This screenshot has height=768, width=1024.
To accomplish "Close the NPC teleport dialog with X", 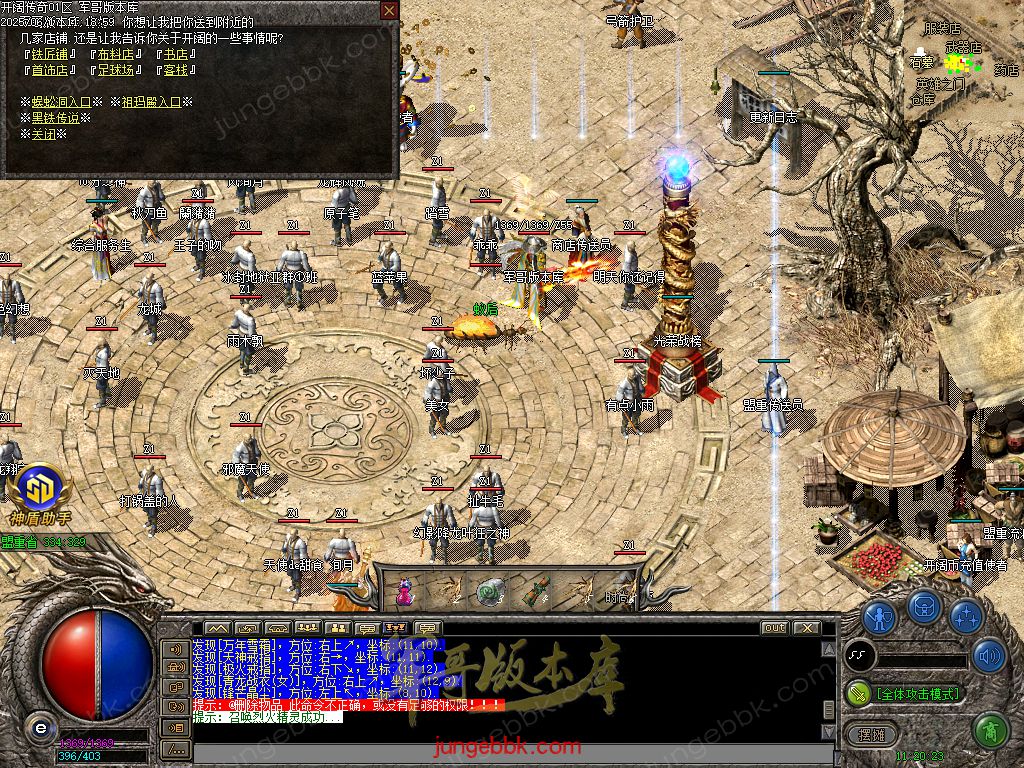I will (389, 11).
